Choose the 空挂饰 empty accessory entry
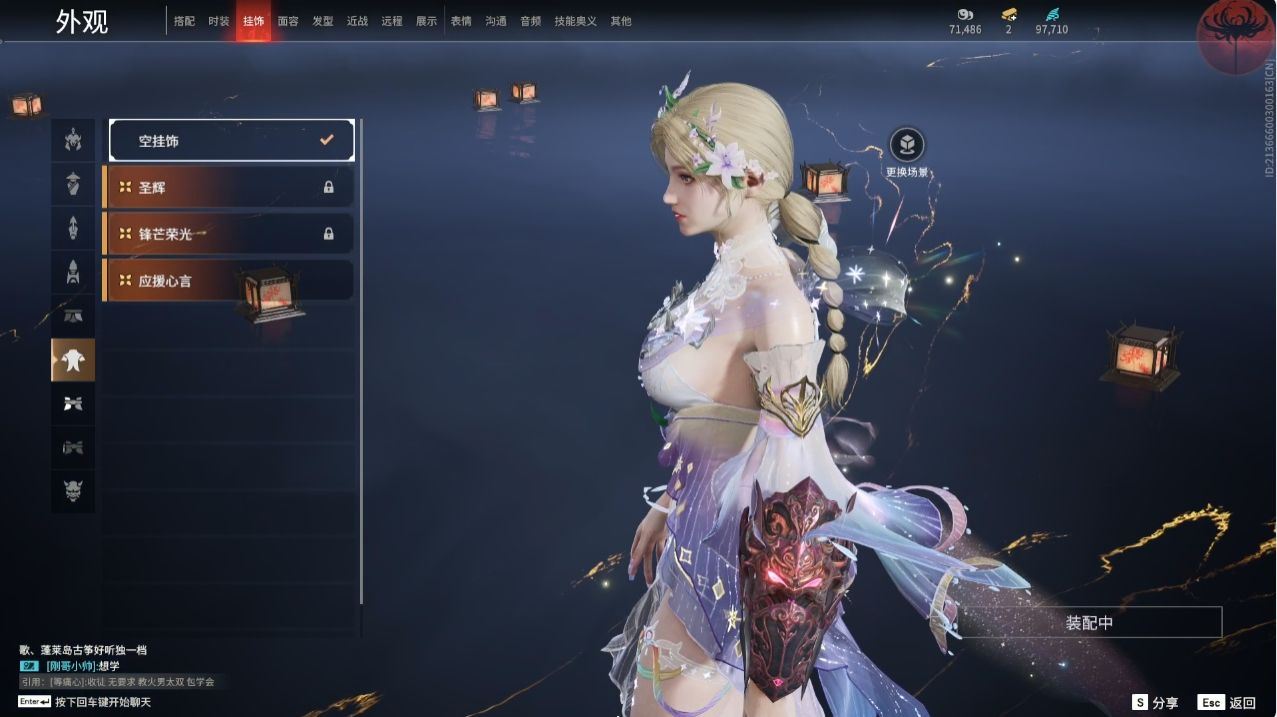The width and height of the screenshot is (1277, 717). pos(231,141)
